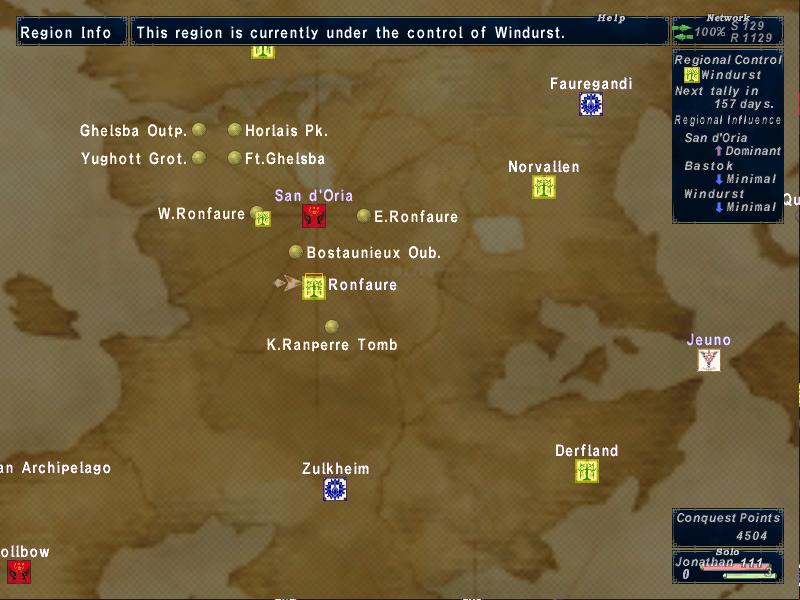The image size is (800, 600).
Task: Open the Regional Control panel
Action: [x=727, y=135]
